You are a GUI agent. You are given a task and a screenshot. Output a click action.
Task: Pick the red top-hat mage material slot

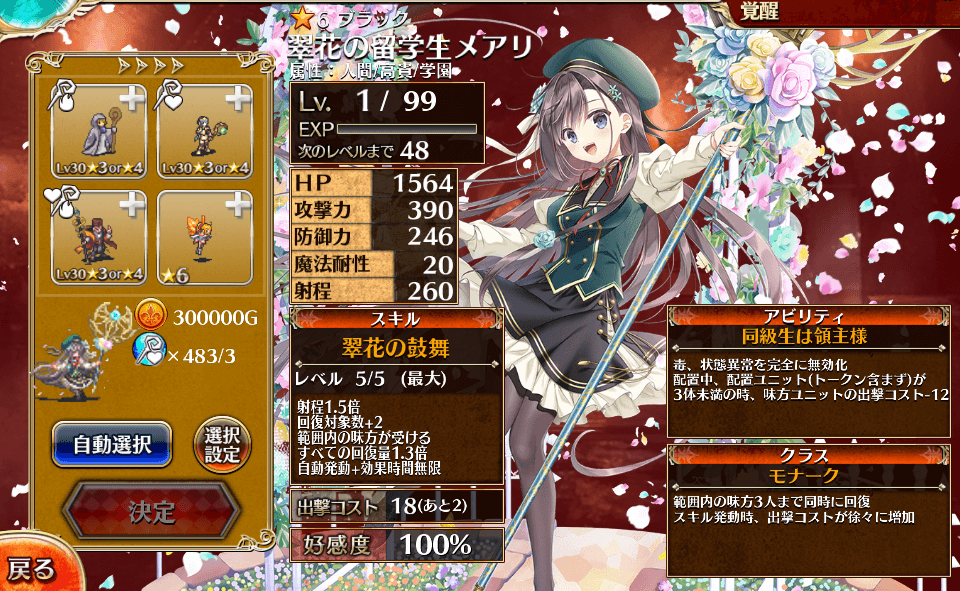[98, 237]
